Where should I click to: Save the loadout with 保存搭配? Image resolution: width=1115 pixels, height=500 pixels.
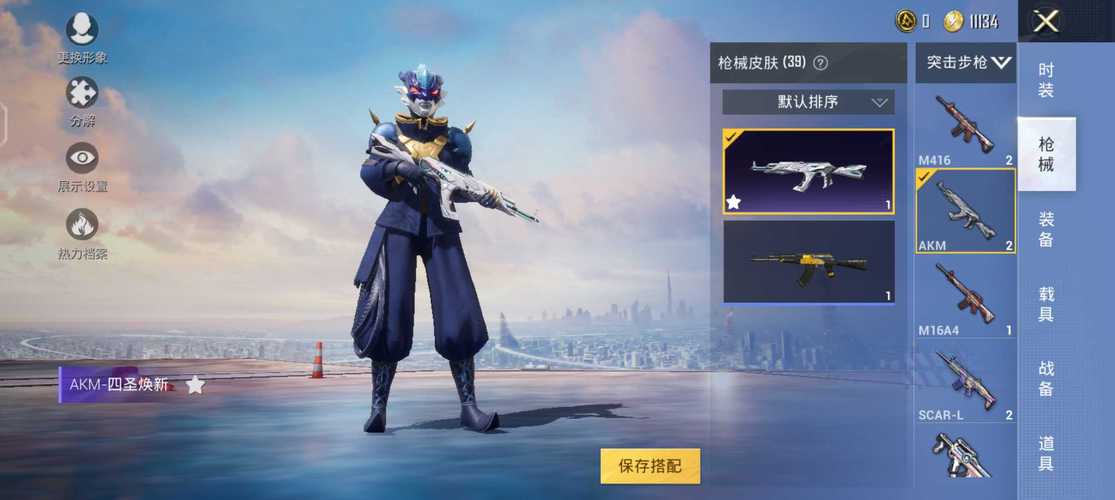(650, 465)
